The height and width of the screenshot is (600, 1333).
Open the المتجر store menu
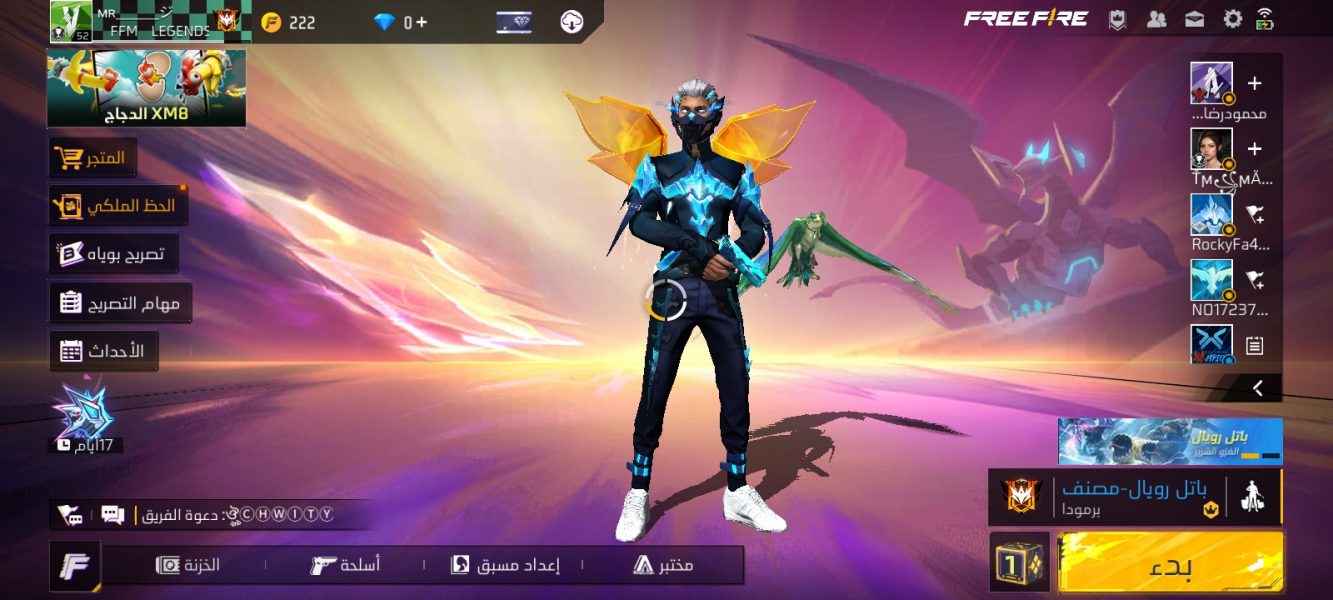point(92,158)
